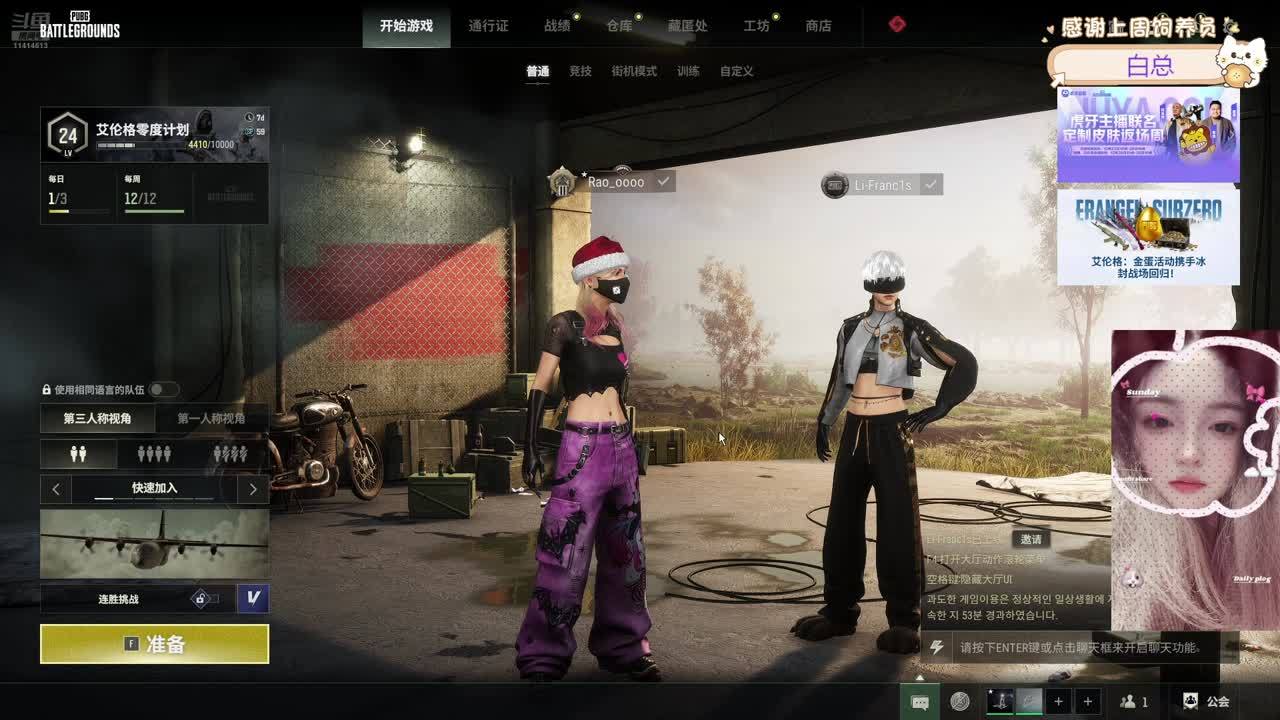Choose the 街机模式 arcade mode
Viewport: 1280px width, 720px height.
[x=634, y=71]
